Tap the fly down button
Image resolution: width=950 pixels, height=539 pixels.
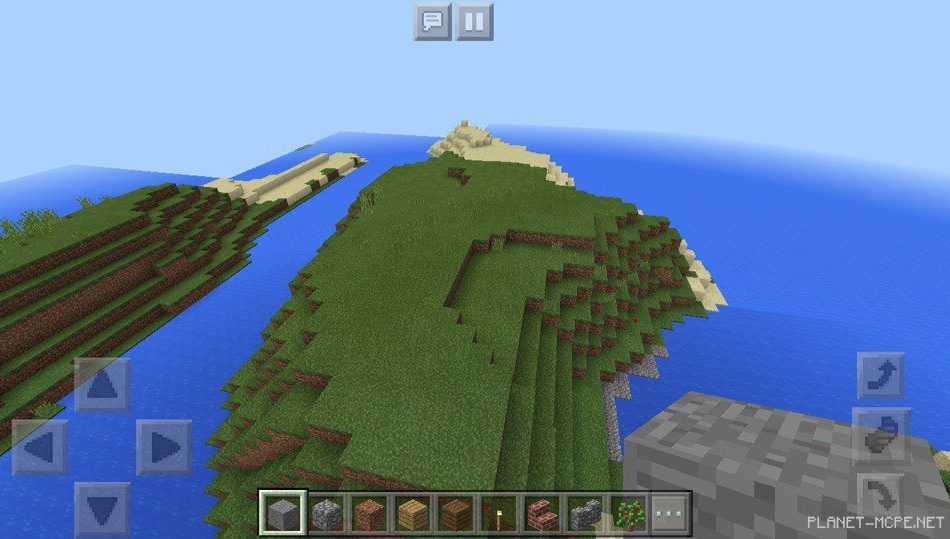881,494
